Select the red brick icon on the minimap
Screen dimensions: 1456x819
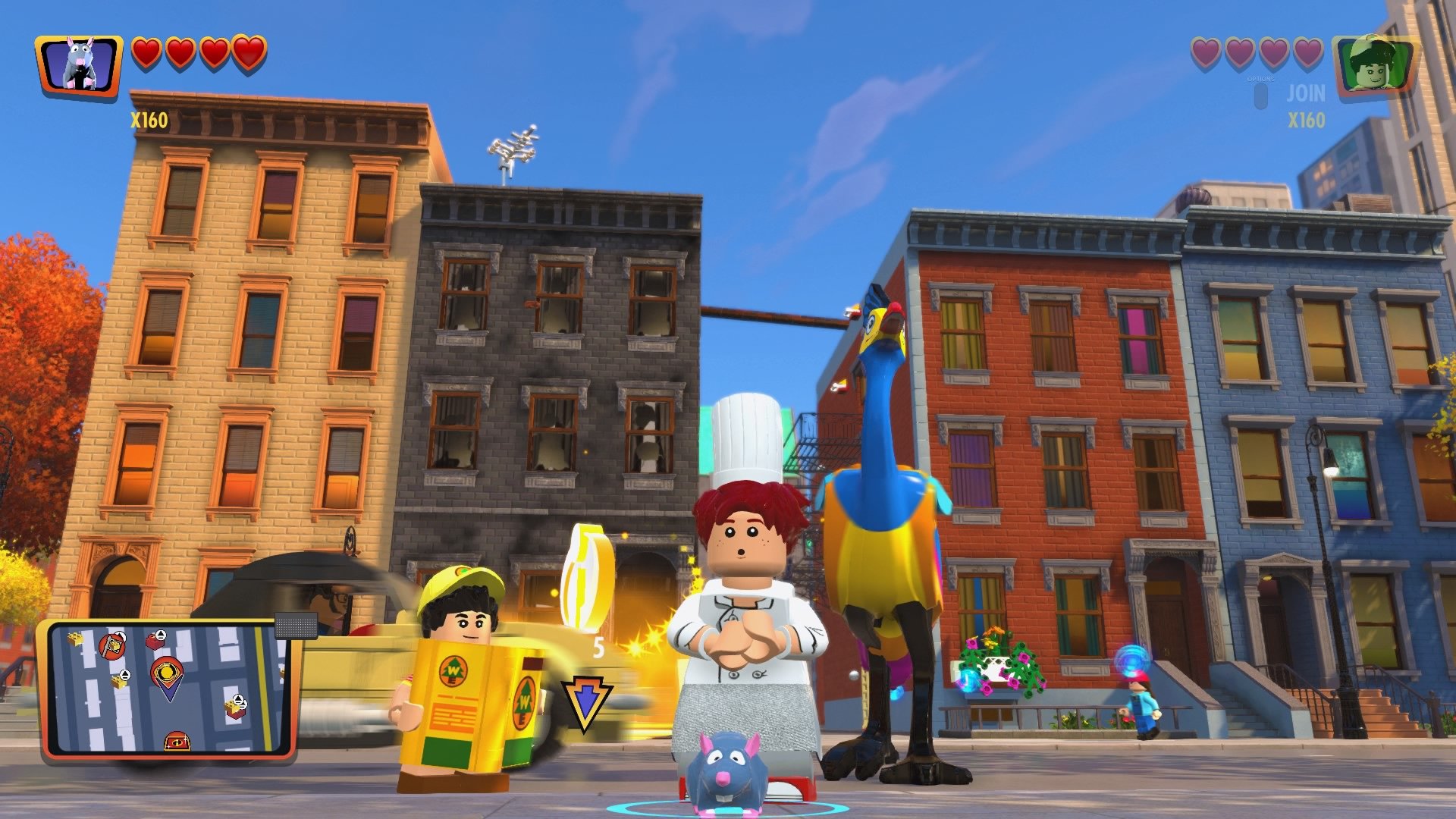coord(155,642)
